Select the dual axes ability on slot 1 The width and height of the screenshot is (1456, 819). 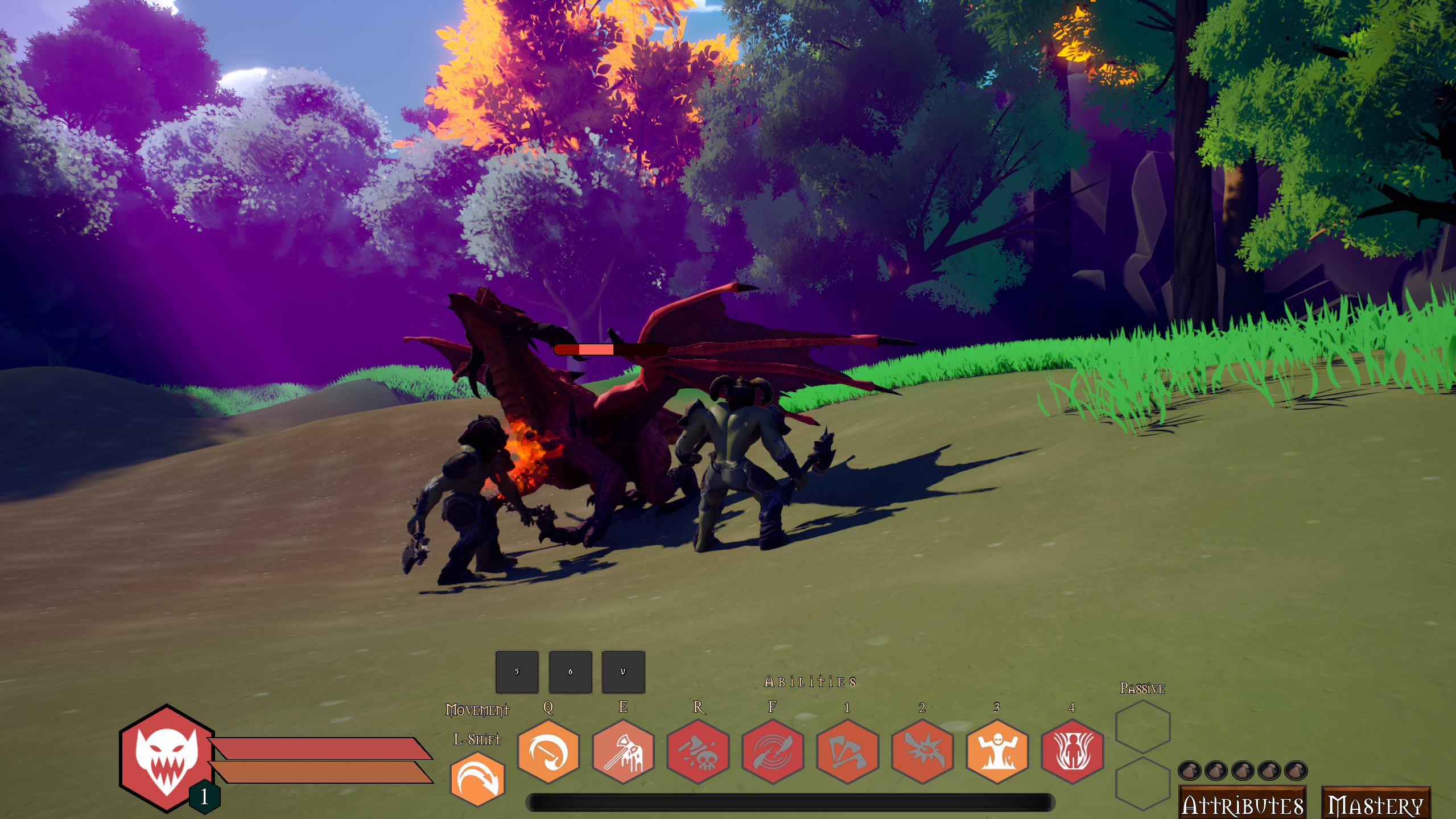click(x=847, y=750)
